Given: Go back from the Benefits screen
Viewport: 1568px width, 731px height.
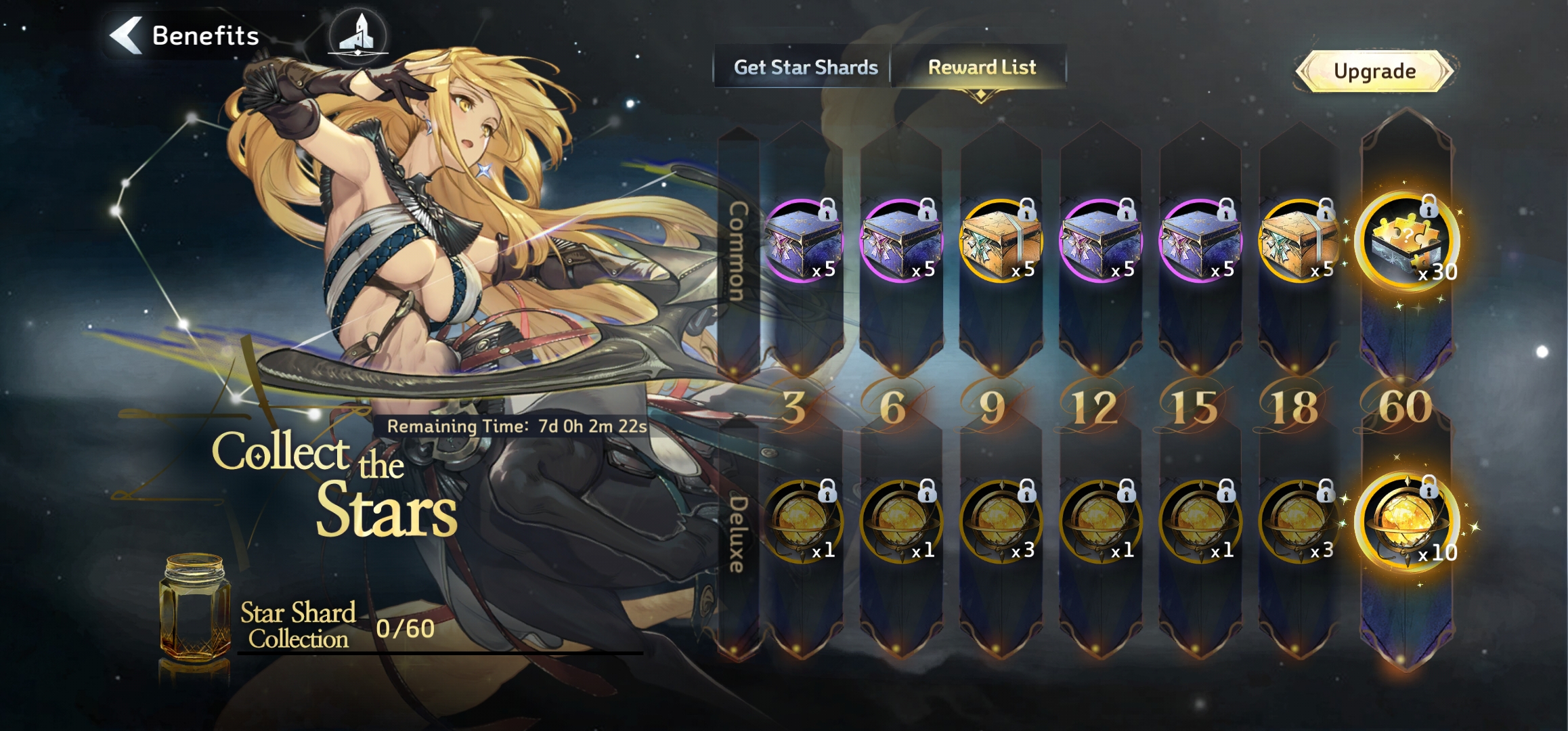Looking at the screenshot, I should [127, 35].
